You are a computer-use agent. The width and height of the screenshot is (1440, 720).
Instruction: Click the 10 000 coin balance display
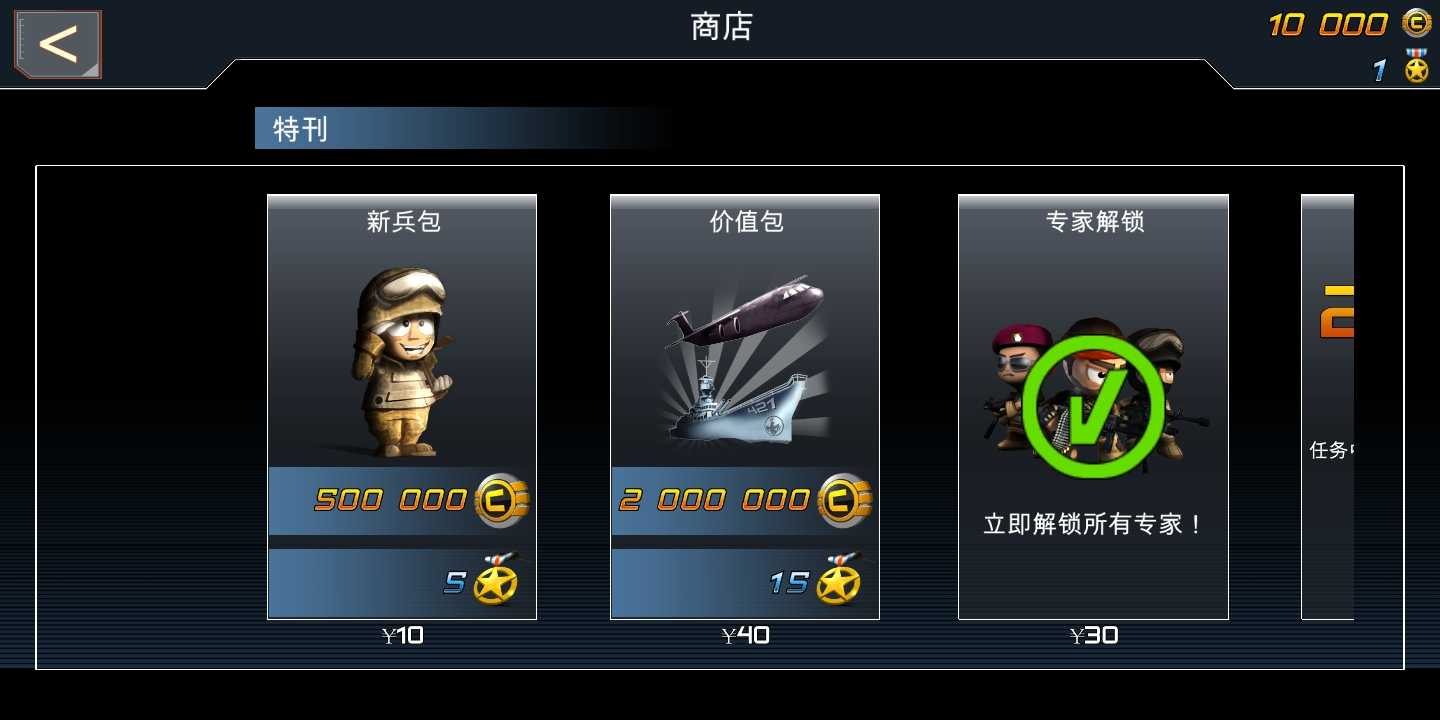click(1330, 22)
